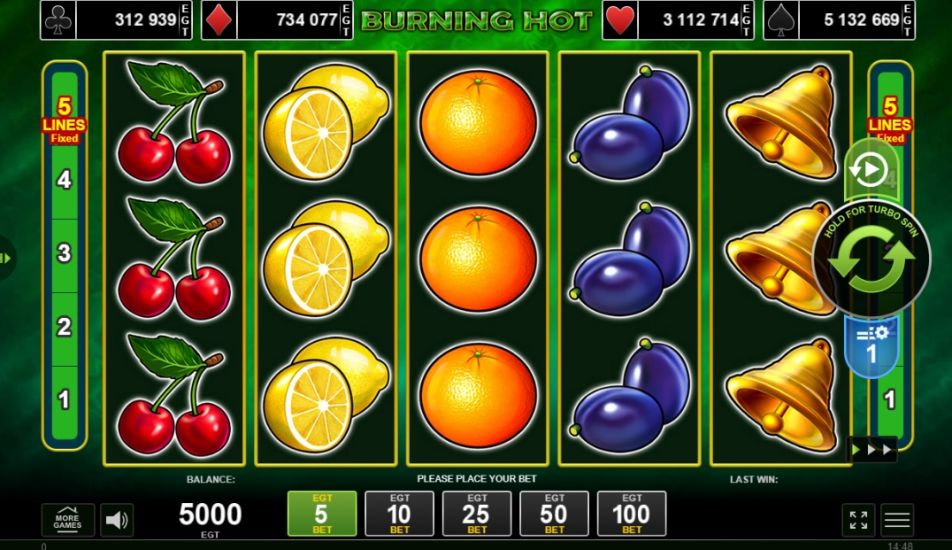Select the 100 EGT bet

(x=631, y=513)
